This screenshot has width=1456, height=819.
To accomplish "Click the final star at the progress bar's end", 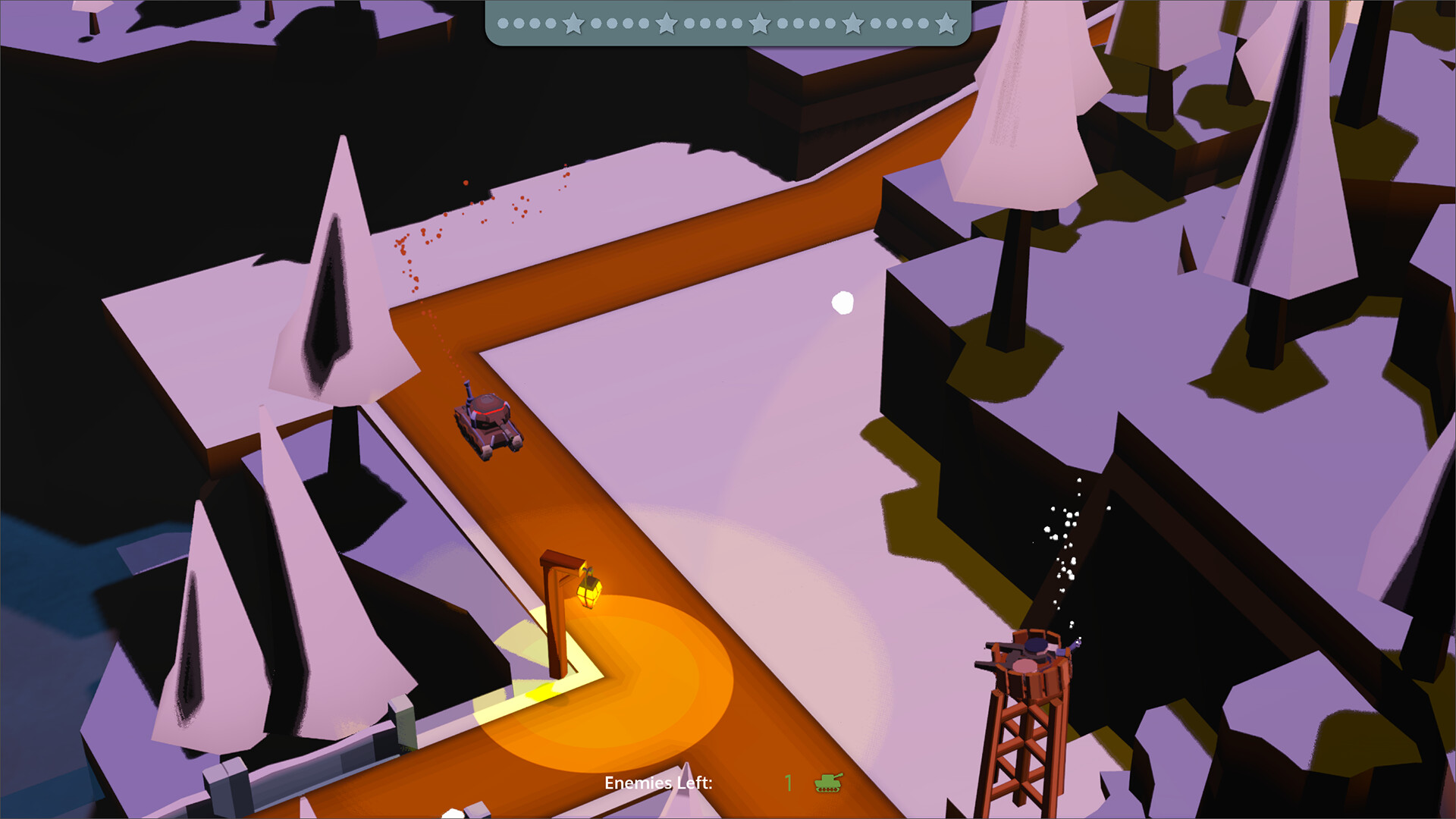I will tap(944, 23).
